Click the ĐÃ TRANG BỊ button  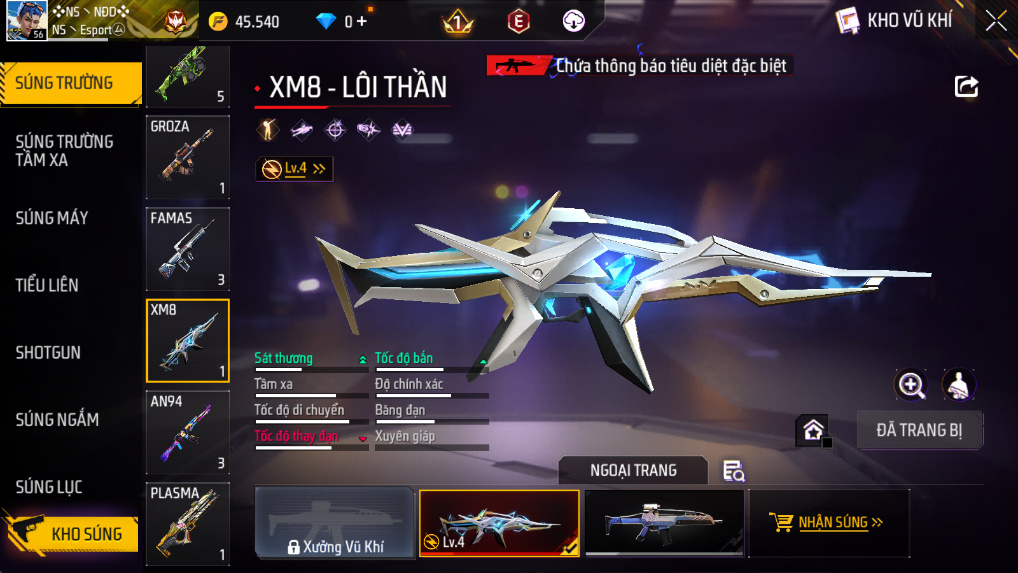(x=920, y=430)
